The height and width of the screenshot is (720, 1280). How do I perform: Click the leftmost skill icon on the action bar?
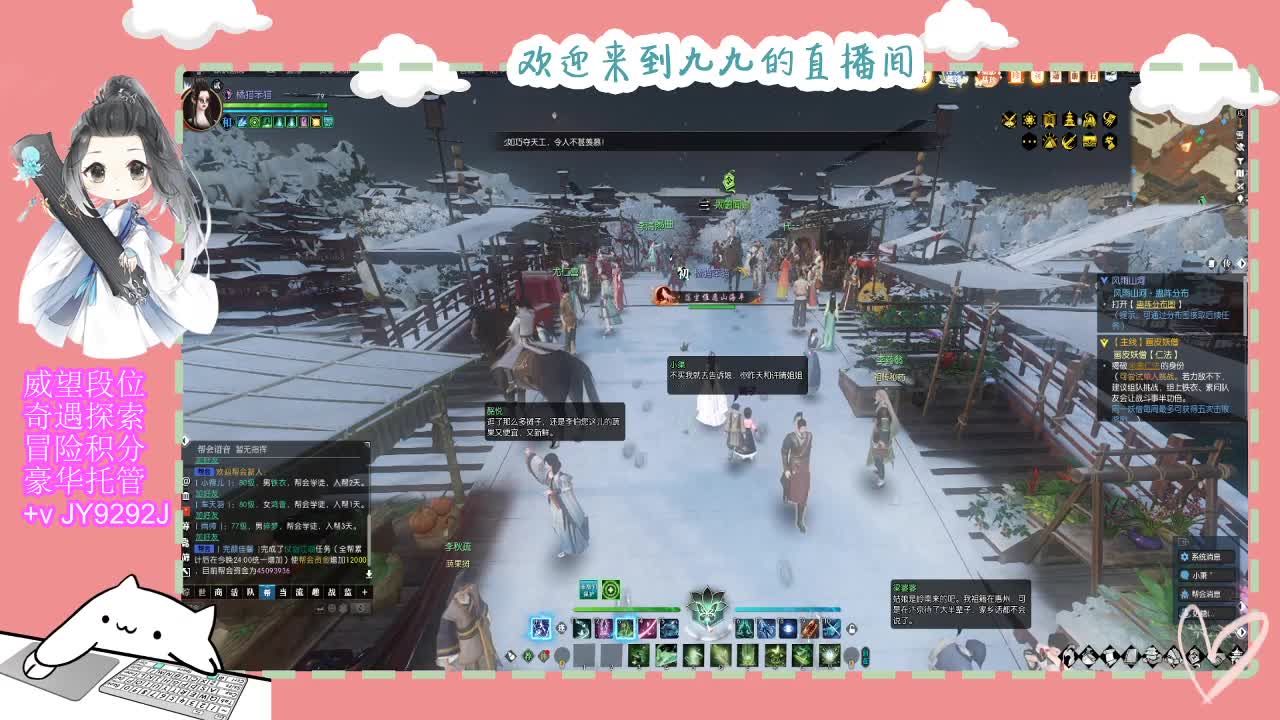[x=541, y=627]
